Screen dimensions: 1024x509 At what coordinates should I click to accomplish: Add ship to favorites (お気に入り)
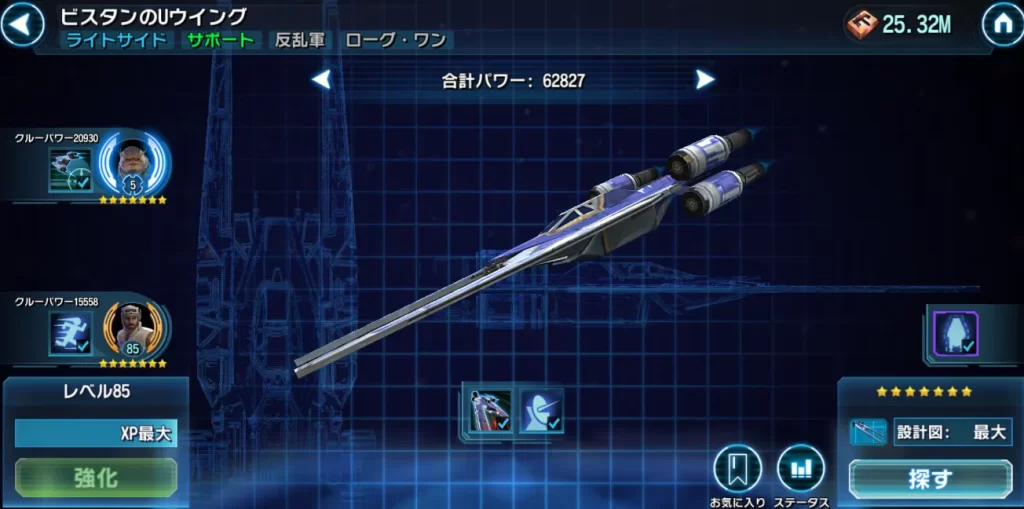(x=737, y=469)
